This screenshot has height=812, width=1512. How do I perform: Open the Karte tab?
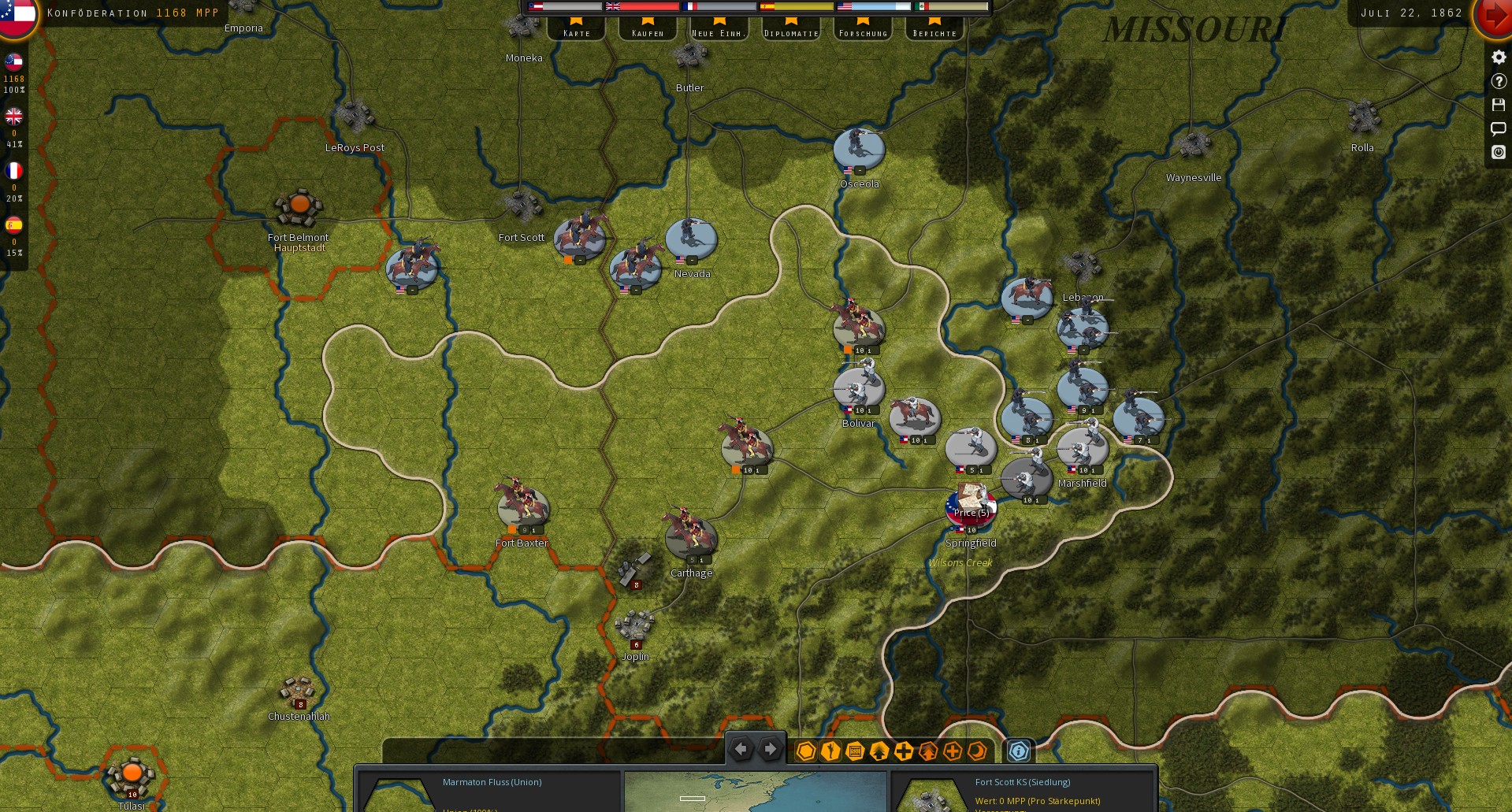point(576,32)
